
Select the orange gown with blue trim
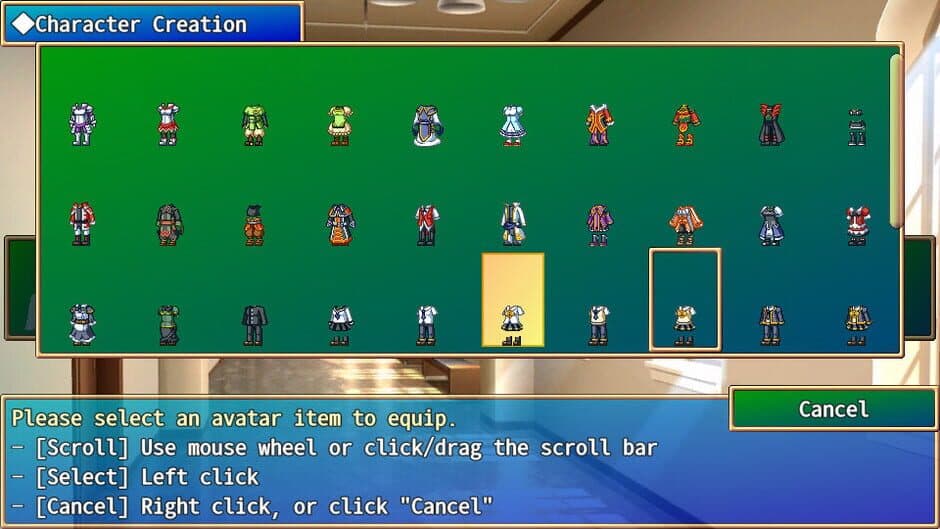pos(341,225)
